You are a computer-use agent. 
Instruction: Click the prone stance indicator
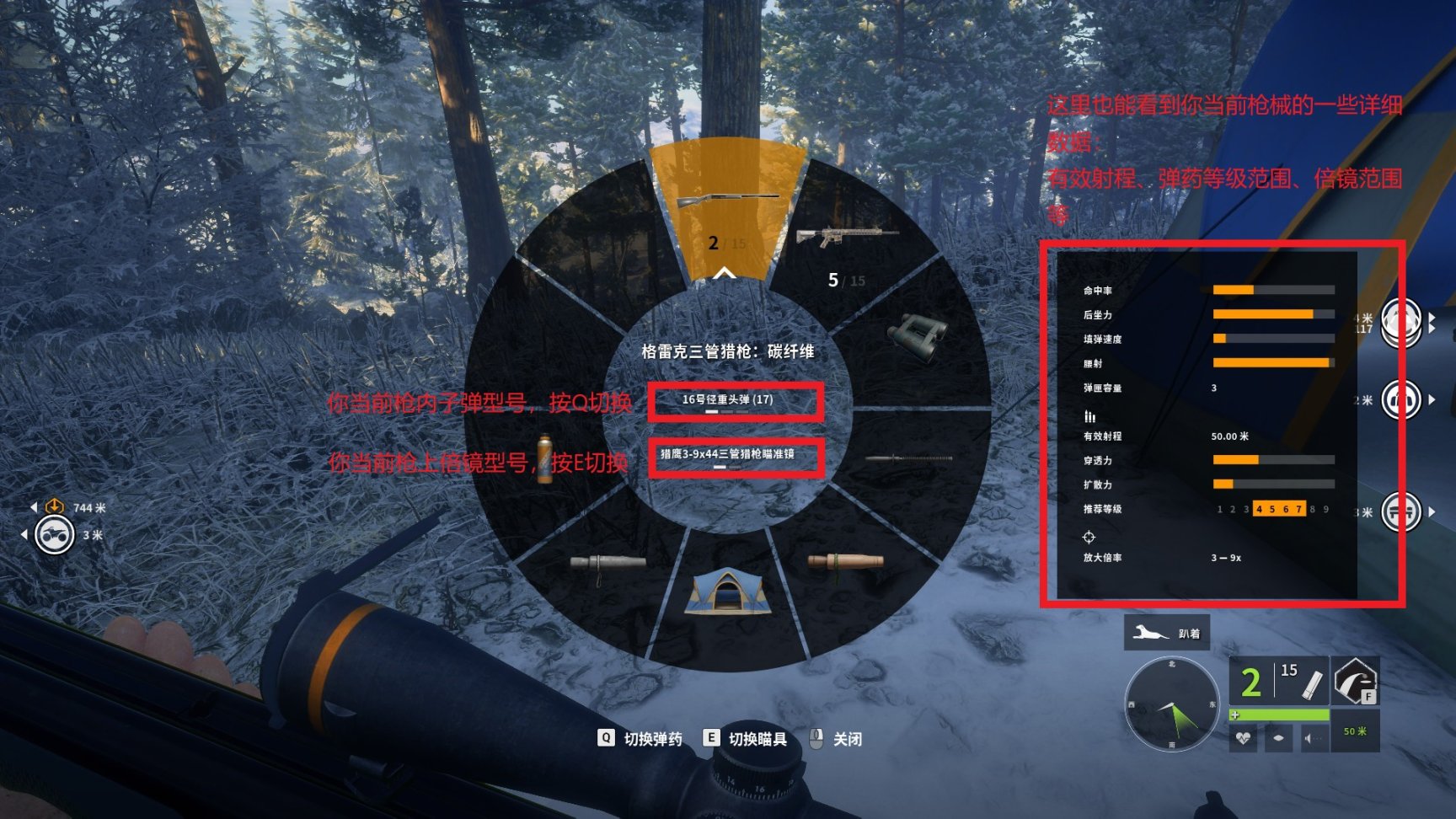[x=1166, y=633]
